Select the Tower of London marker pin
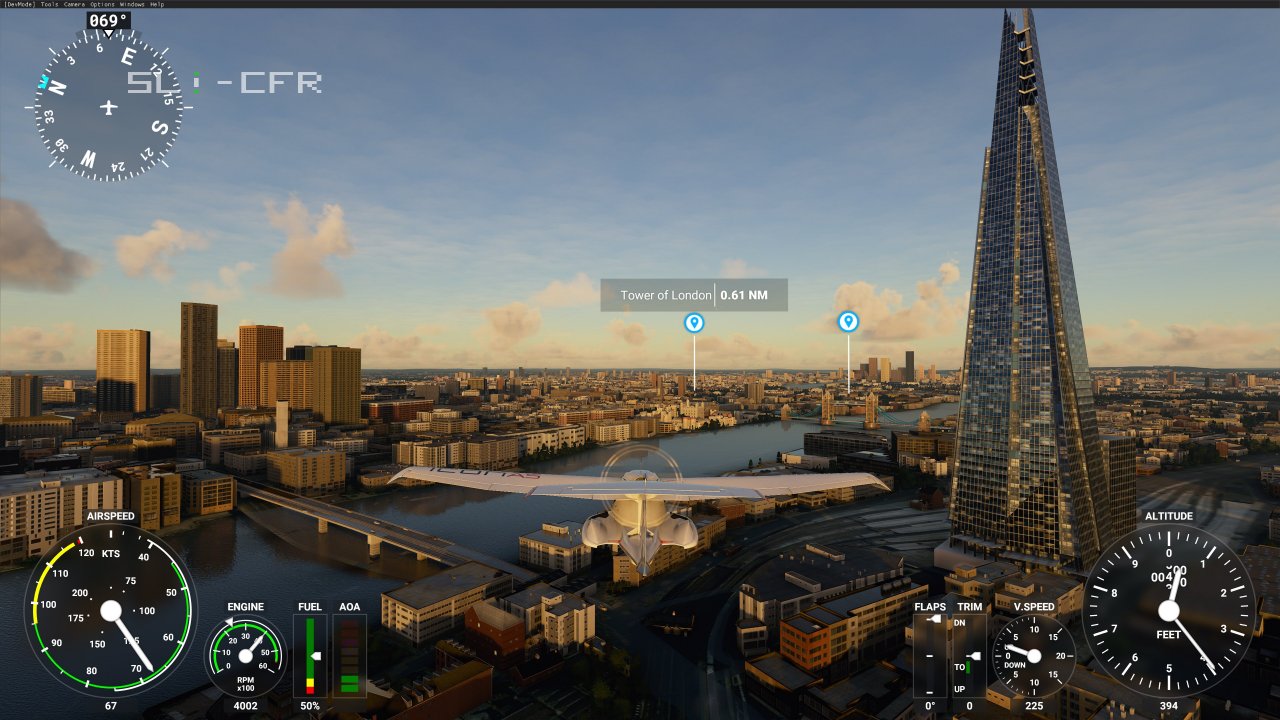The height and width of the screenshot is (720, 1280). 694,322
